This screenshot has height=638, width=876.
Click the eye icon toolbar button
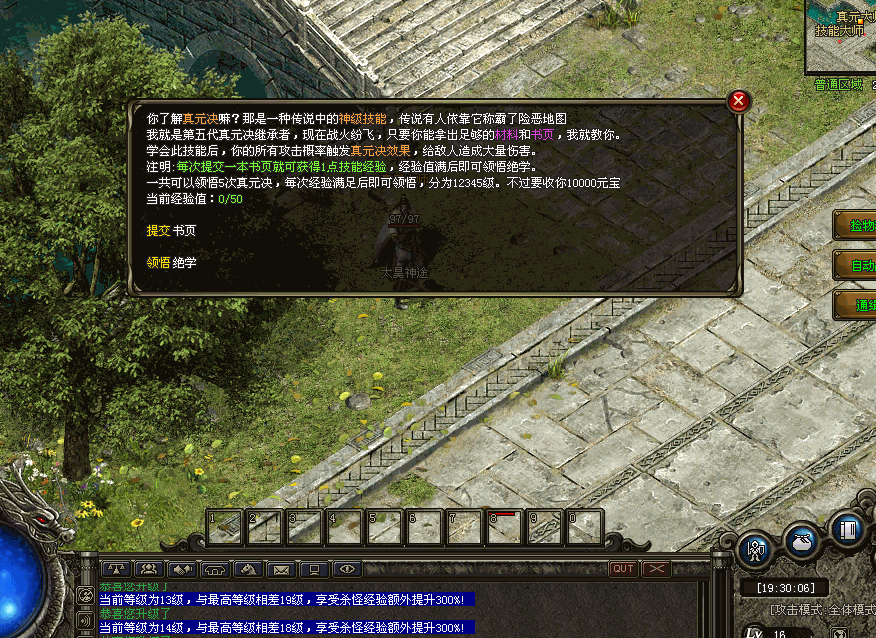click(x=347, y=569)
